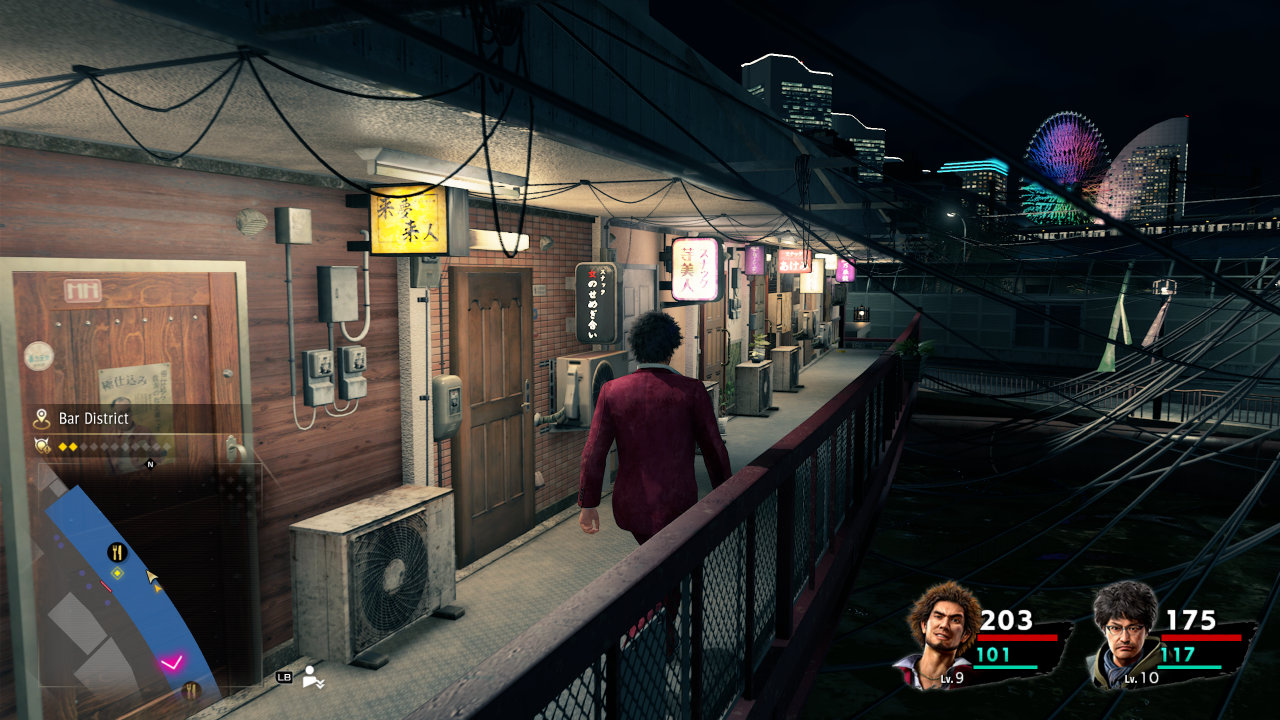The height and width of the screenshot is (720, 1280).
Task: Select the restaurant fork-and-knife marker on minimap
Action: [117, 552]
